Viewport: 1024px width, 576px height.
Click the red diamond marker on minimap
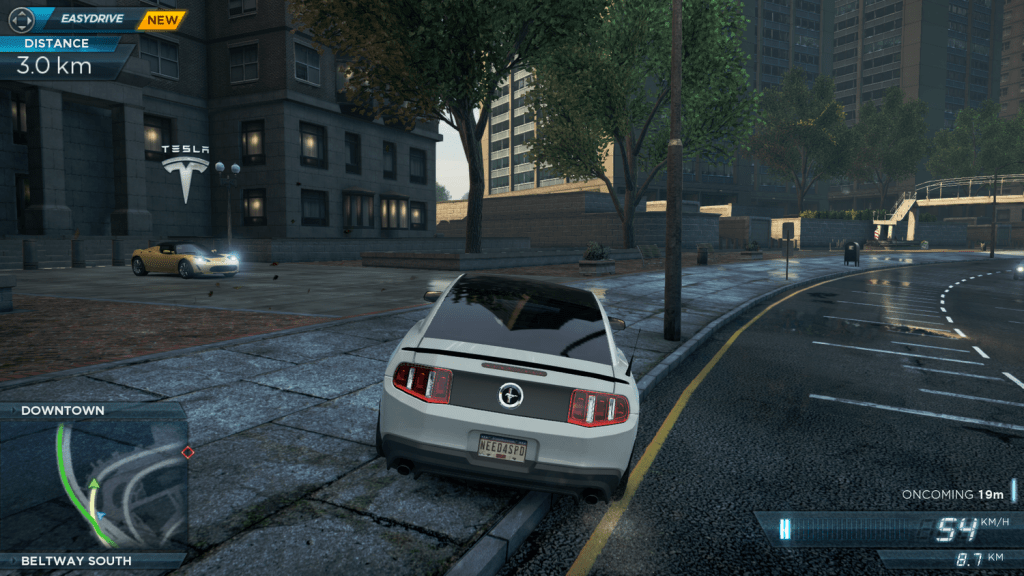pyautogui.click(x=187, y=452)
